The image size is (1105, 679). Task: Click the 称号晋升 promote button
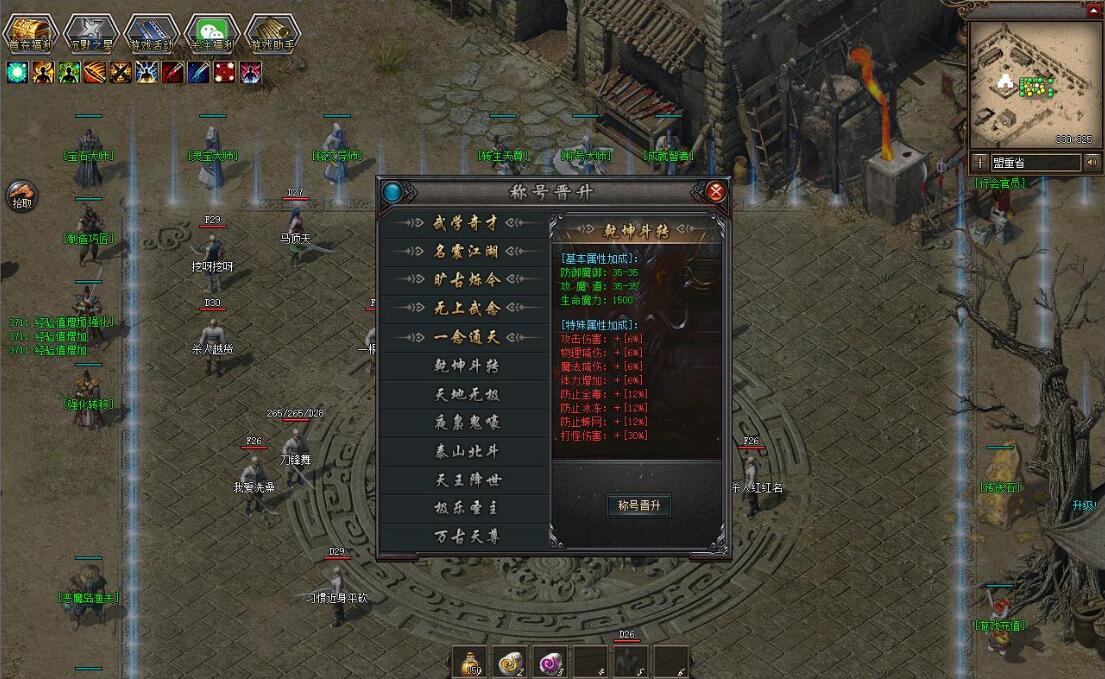[638, 505]
